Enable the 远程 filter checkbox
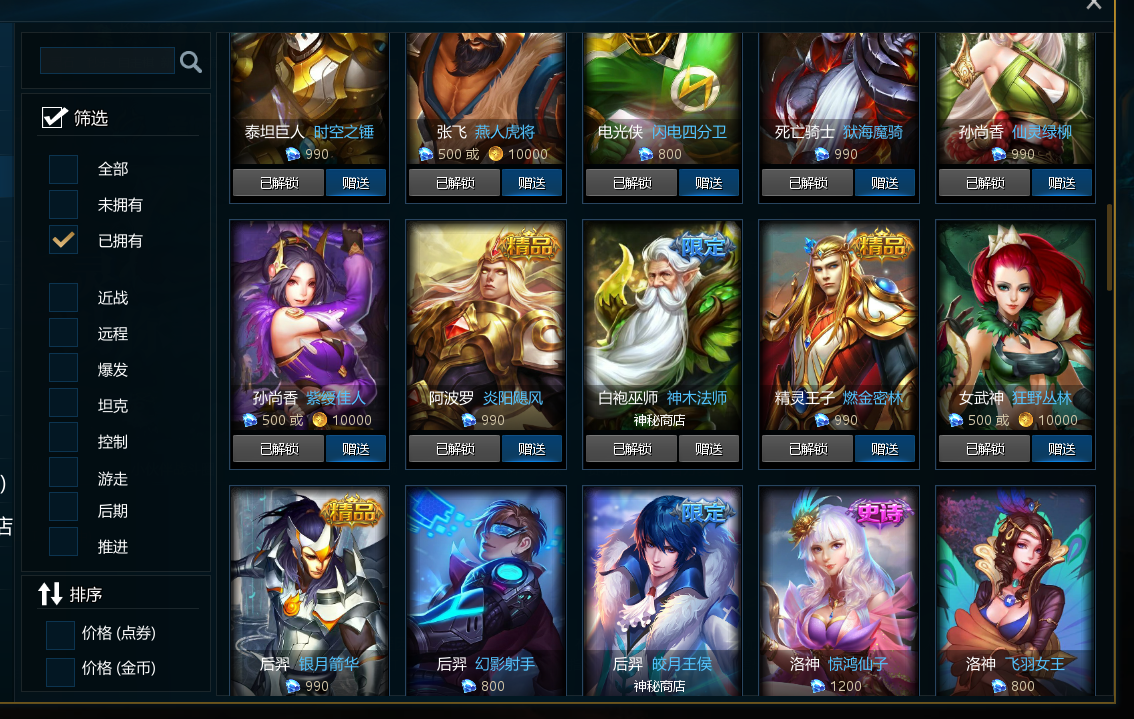This screenshot has height=719, width=1134. coord(64,334)
